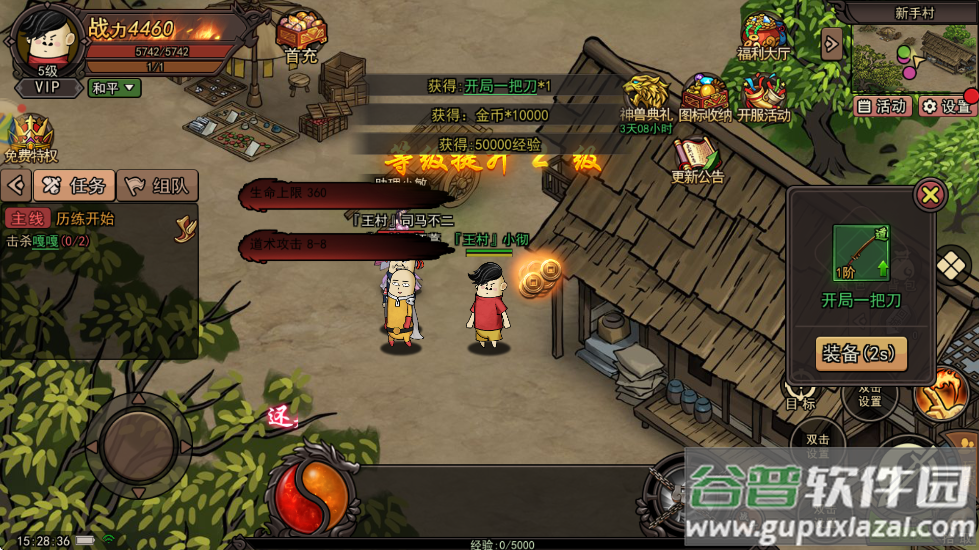Viewport: 979px width, 550px height.
Task: Open the 福利大厅 welfare hall
Action: tap(764, 35)
